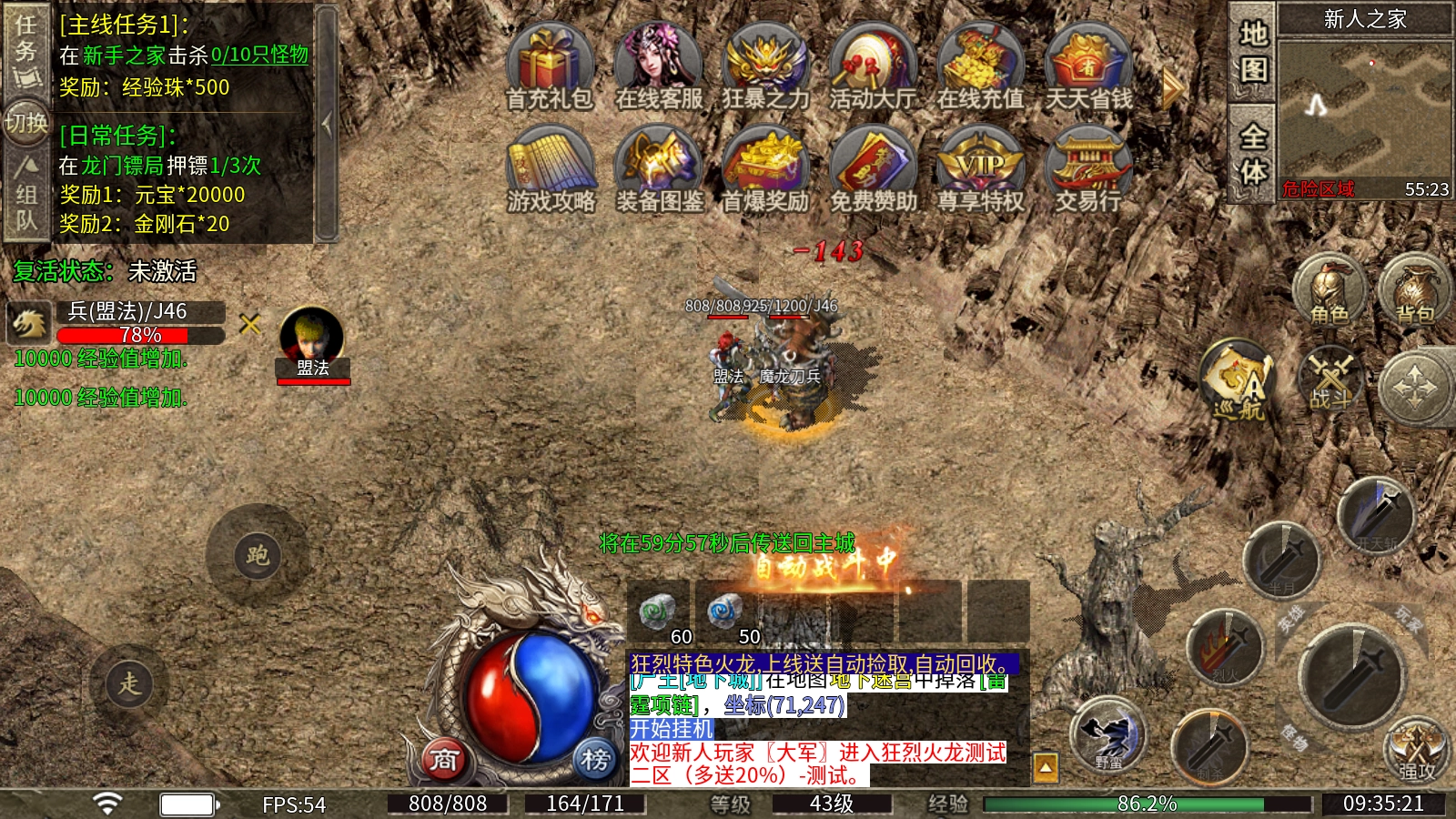Open the 角色 character sheet
The height and width of the screenshot is (819, 1456).
(1330, 290)
